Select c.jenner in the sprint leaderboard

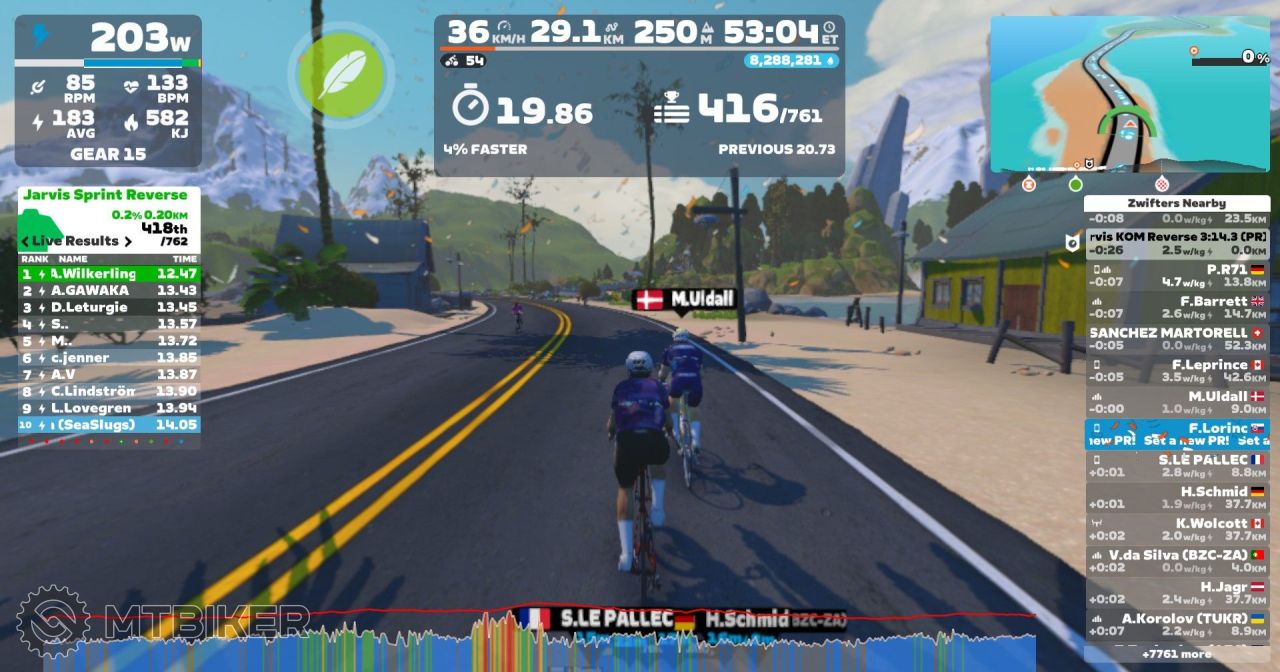click(x=109, y=357)
